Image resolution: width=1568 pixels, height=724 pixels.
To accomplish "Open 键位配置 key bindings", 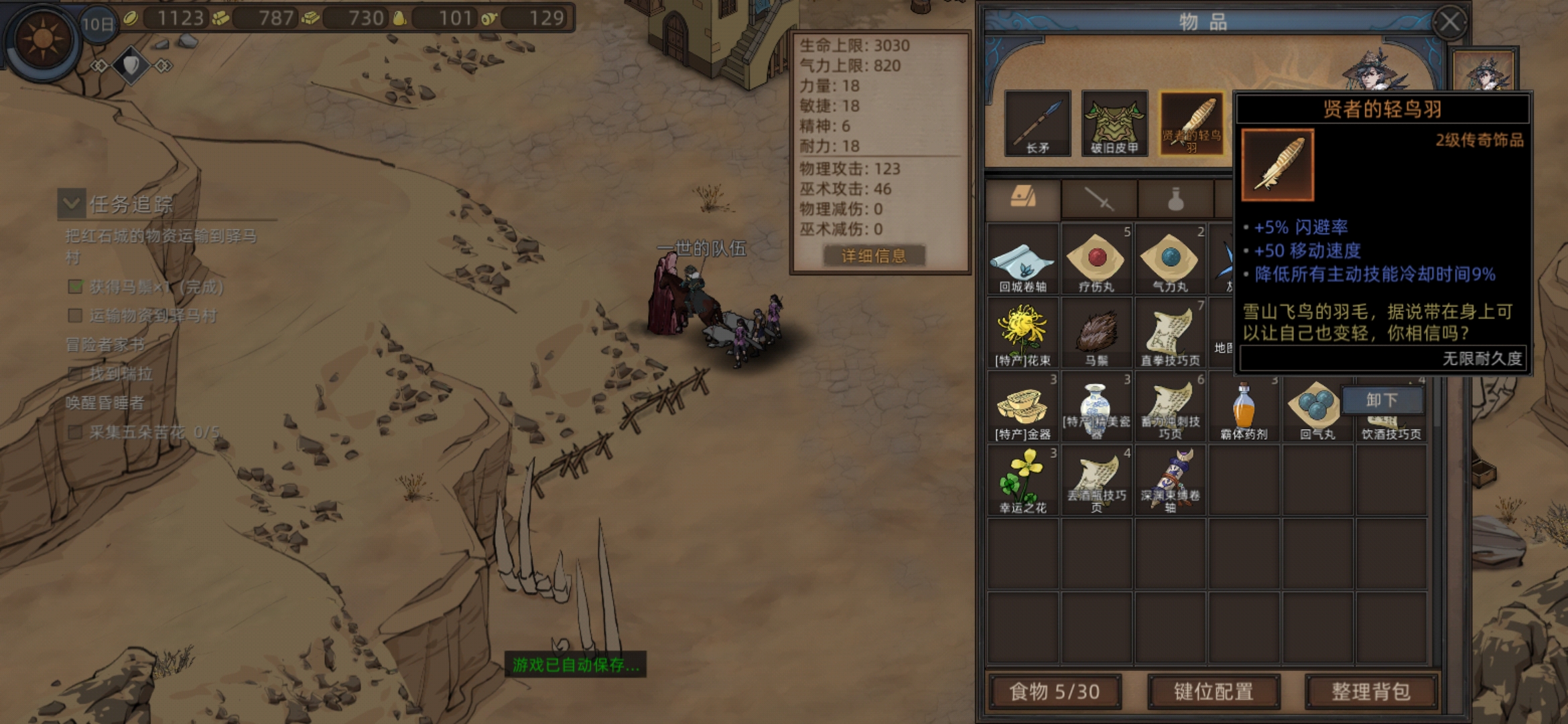I will click(1214, 691).
